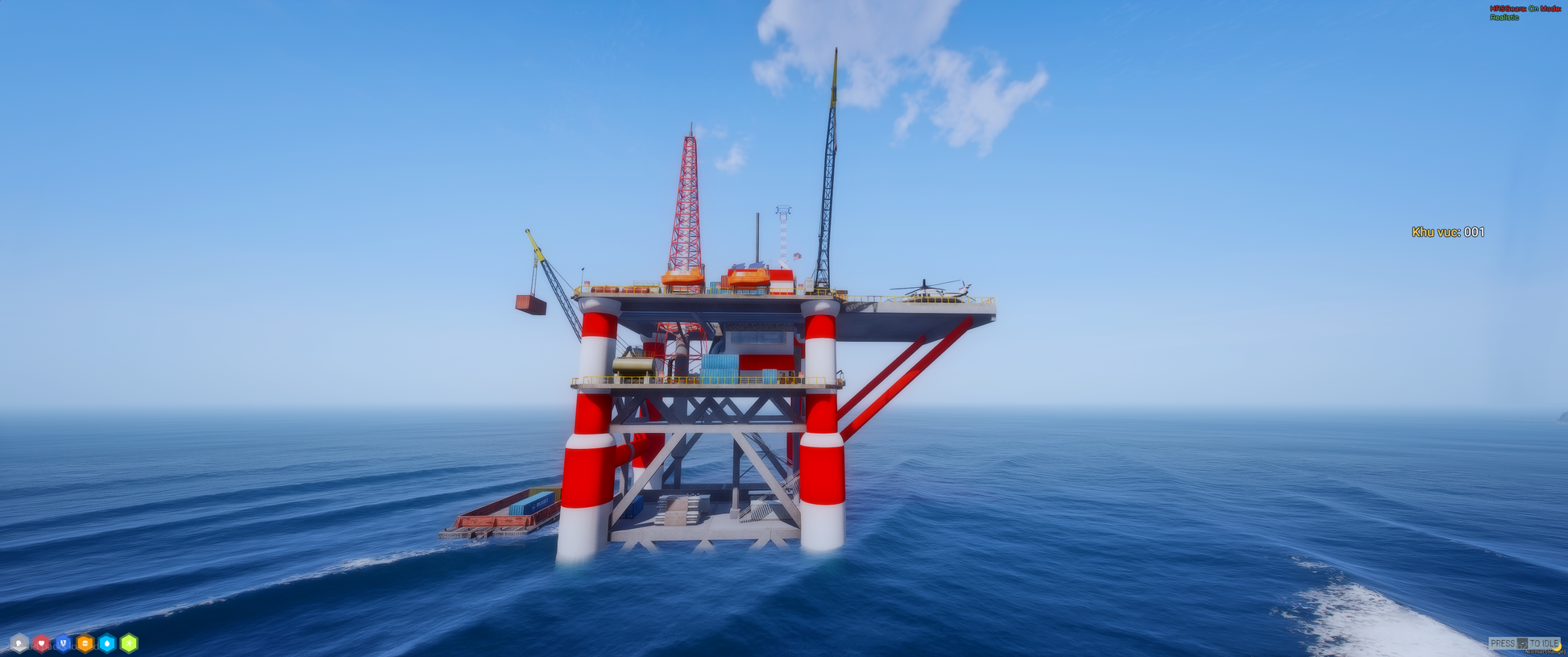1568x657 pixels.
Task: Click the gray voice status hexagon icon
Action: 19,643
